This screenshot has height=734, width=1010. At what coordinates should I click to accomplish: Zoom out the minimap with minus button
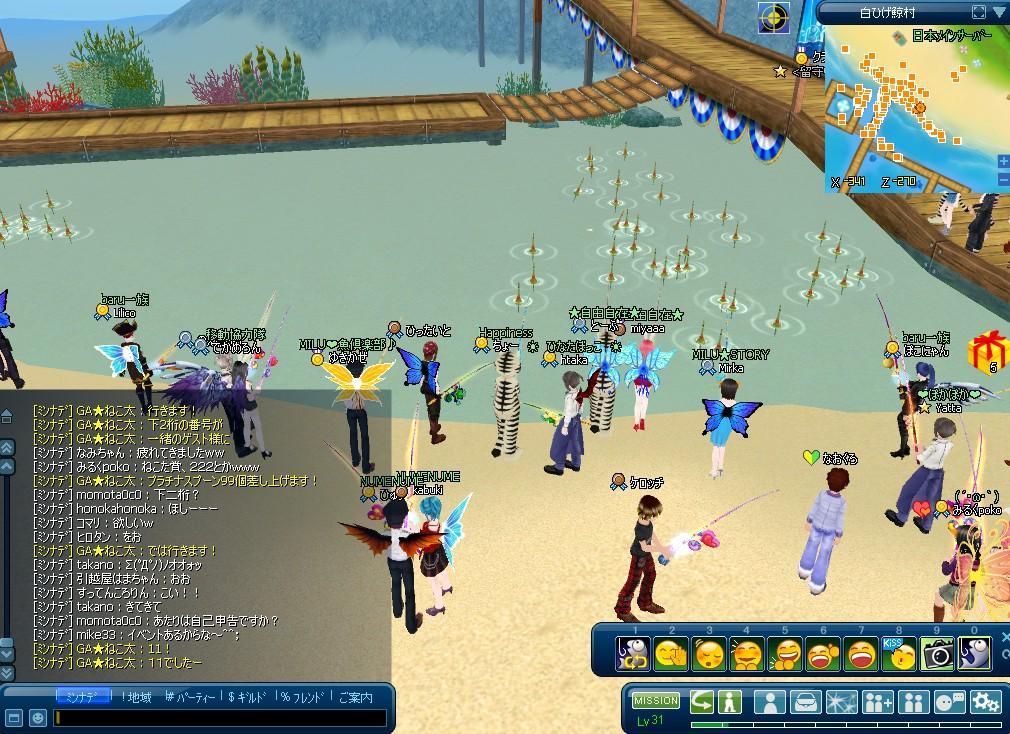coord(1003,180)
